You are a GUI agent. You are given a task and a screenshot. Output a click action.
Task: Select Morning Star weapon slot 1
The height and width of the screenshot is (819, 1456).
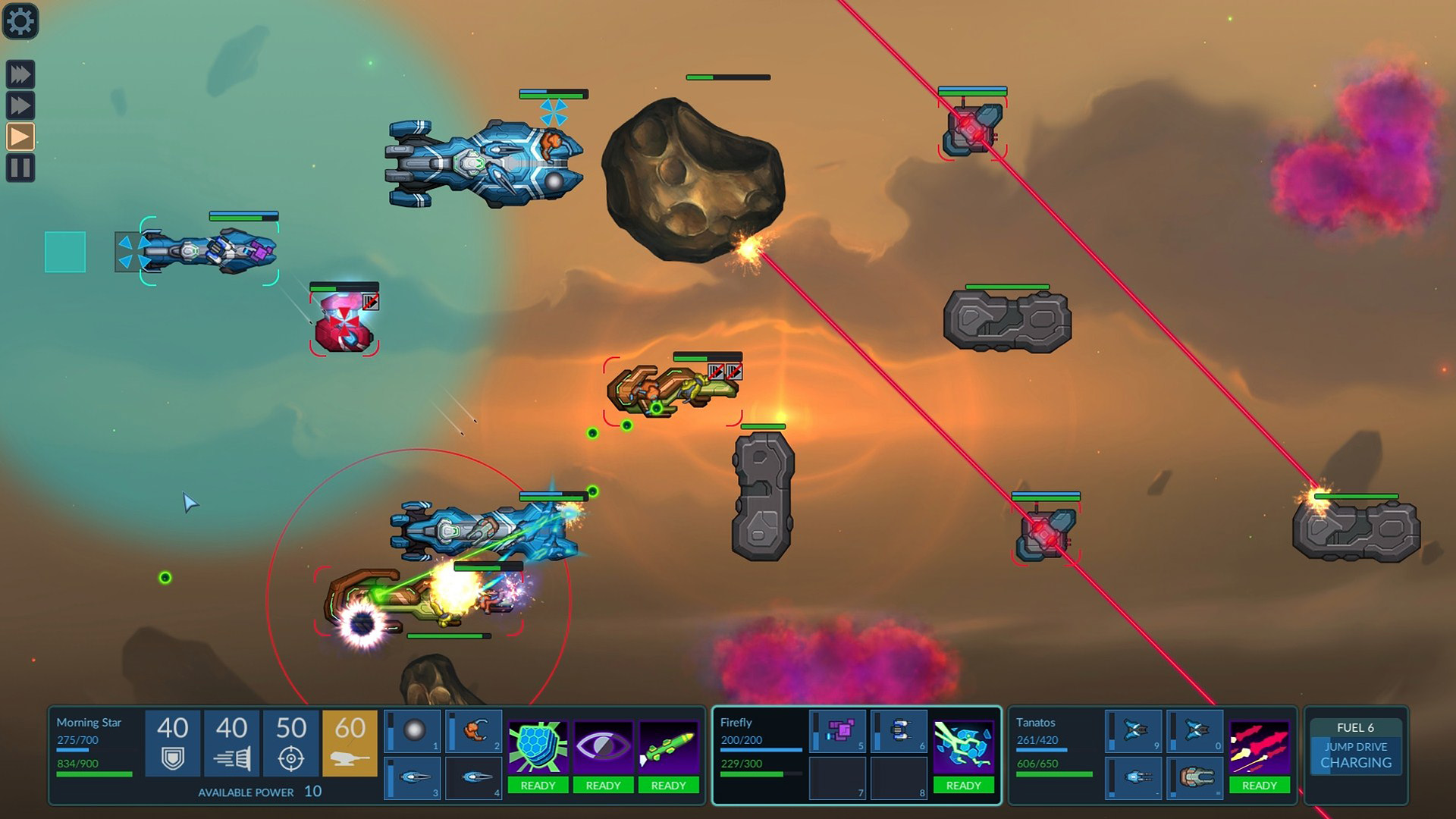(x=413, y=731)
